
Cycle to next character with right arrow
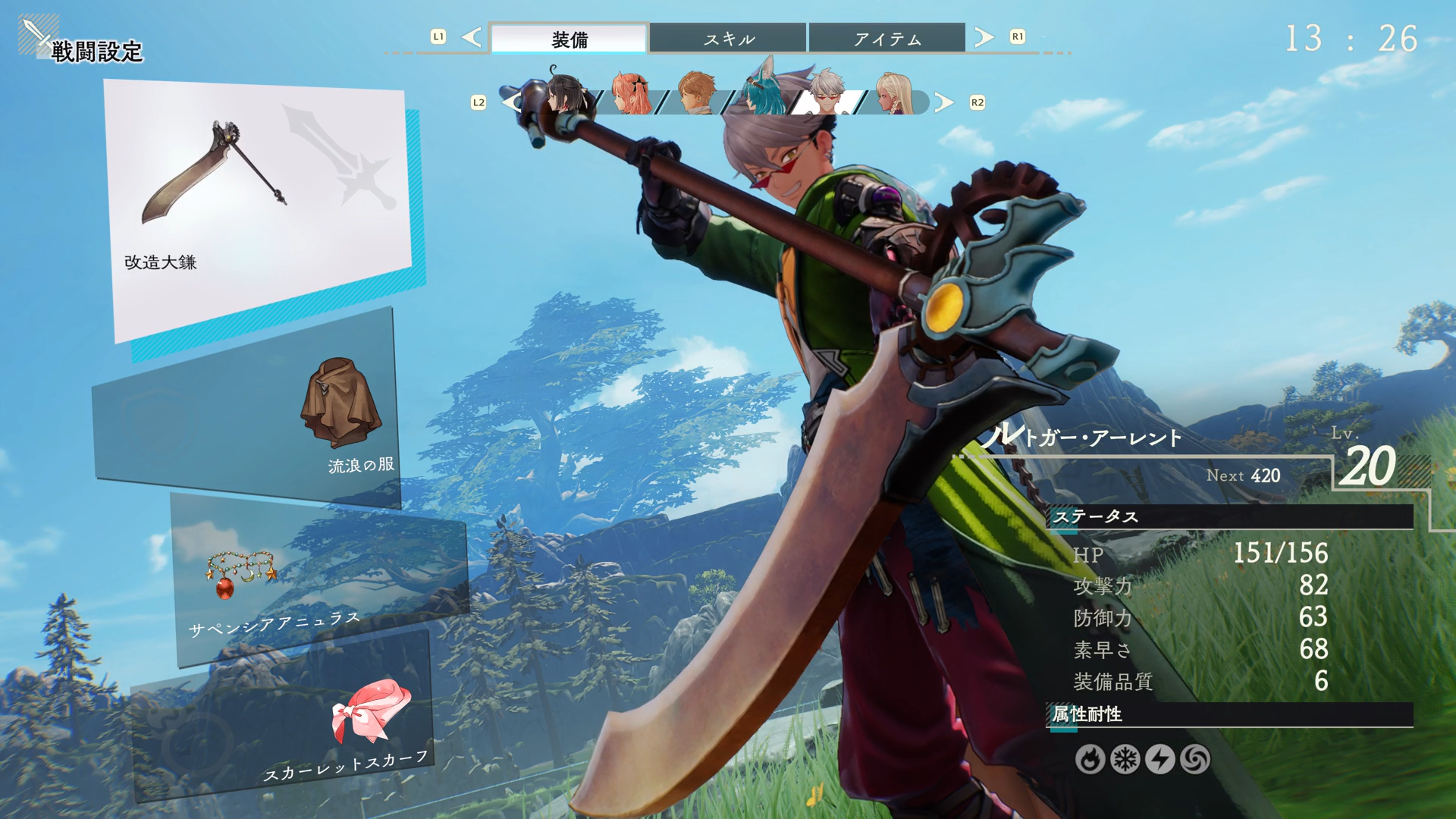(943, 102)
